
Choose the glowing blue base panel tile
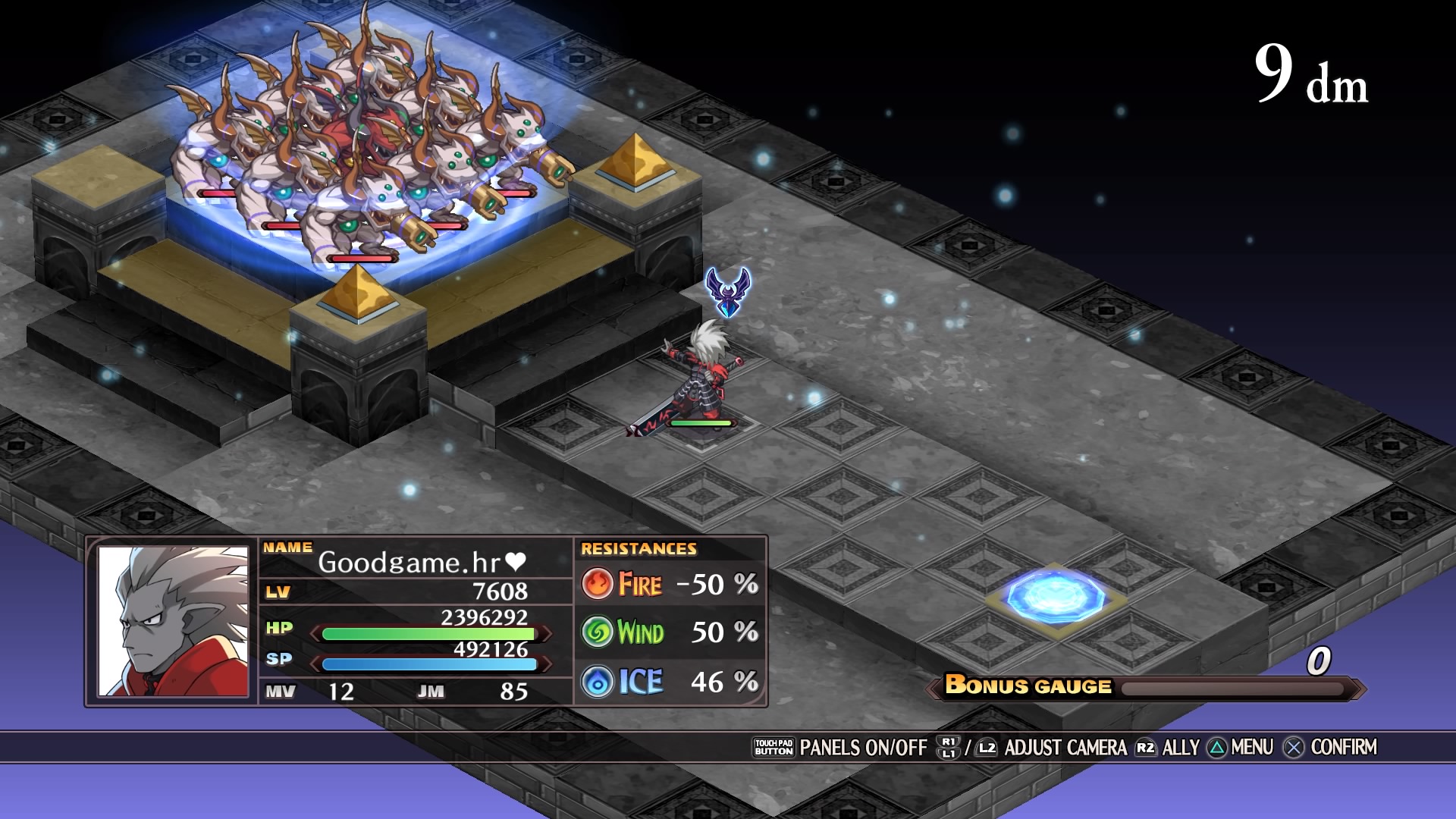[1055, 595]
